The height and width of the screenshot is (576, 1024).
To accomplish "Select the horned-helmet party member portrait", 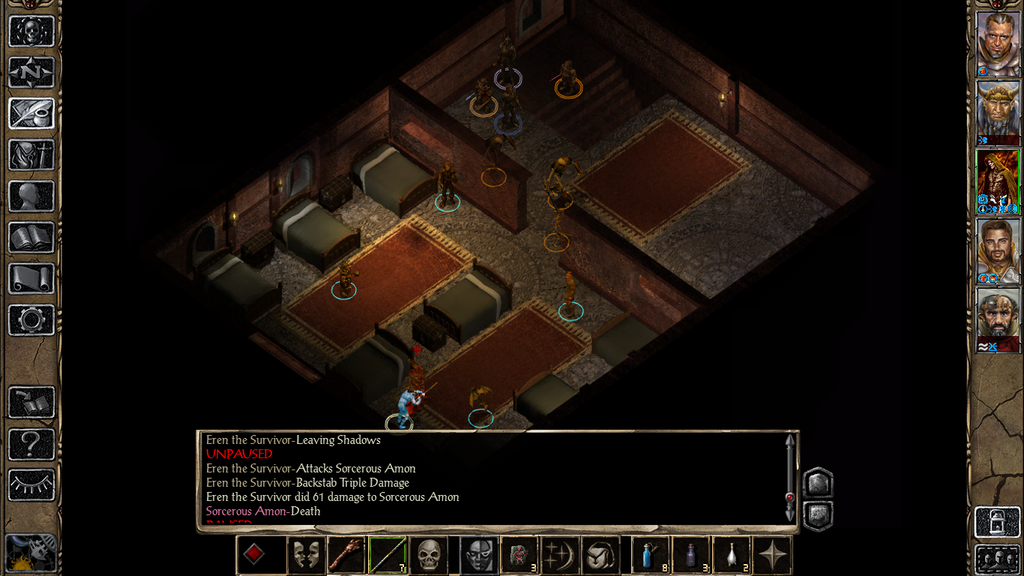I will point(997,112).
